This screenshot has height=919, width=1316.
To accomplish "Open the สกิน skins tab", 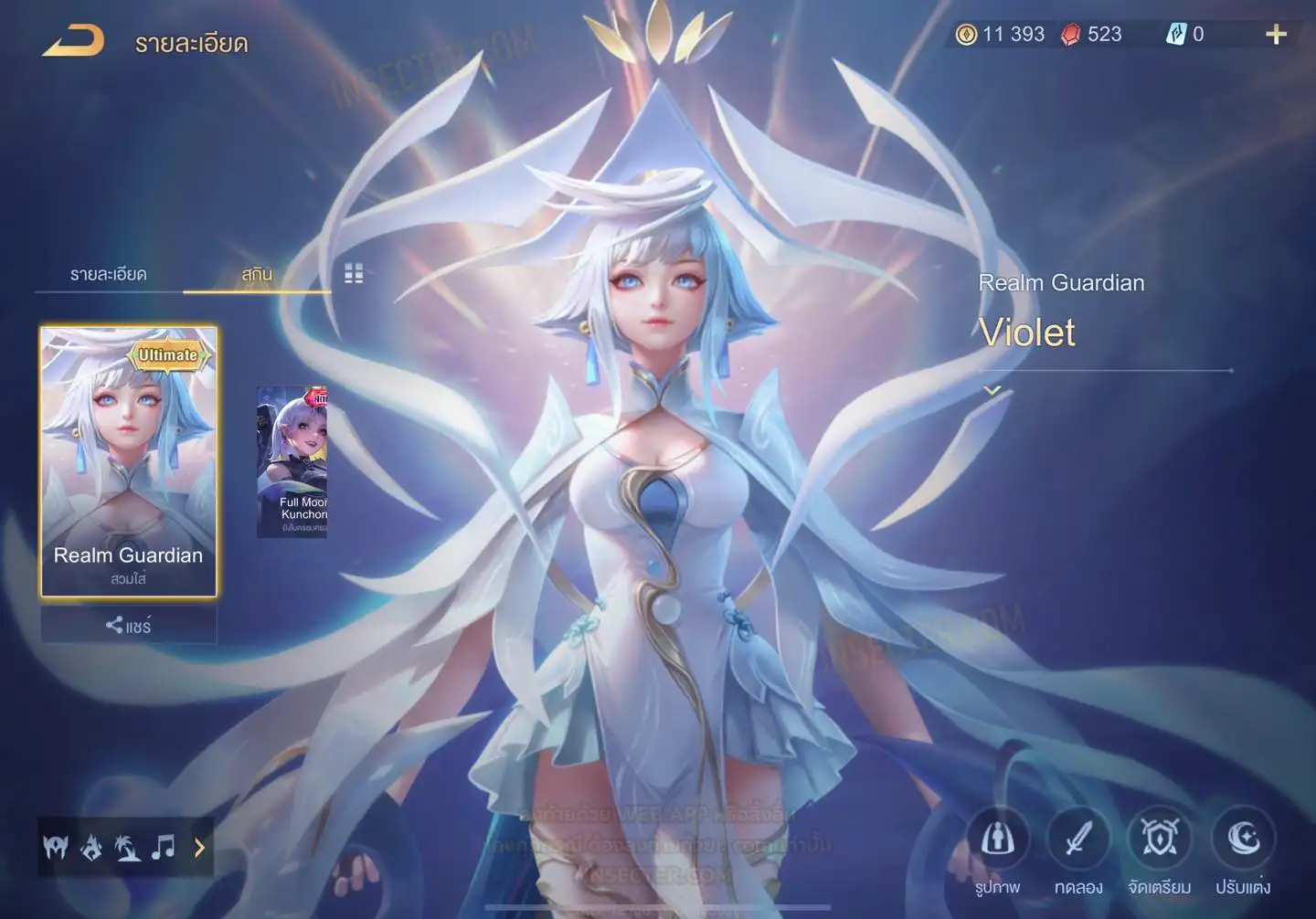I will (257, 274).
